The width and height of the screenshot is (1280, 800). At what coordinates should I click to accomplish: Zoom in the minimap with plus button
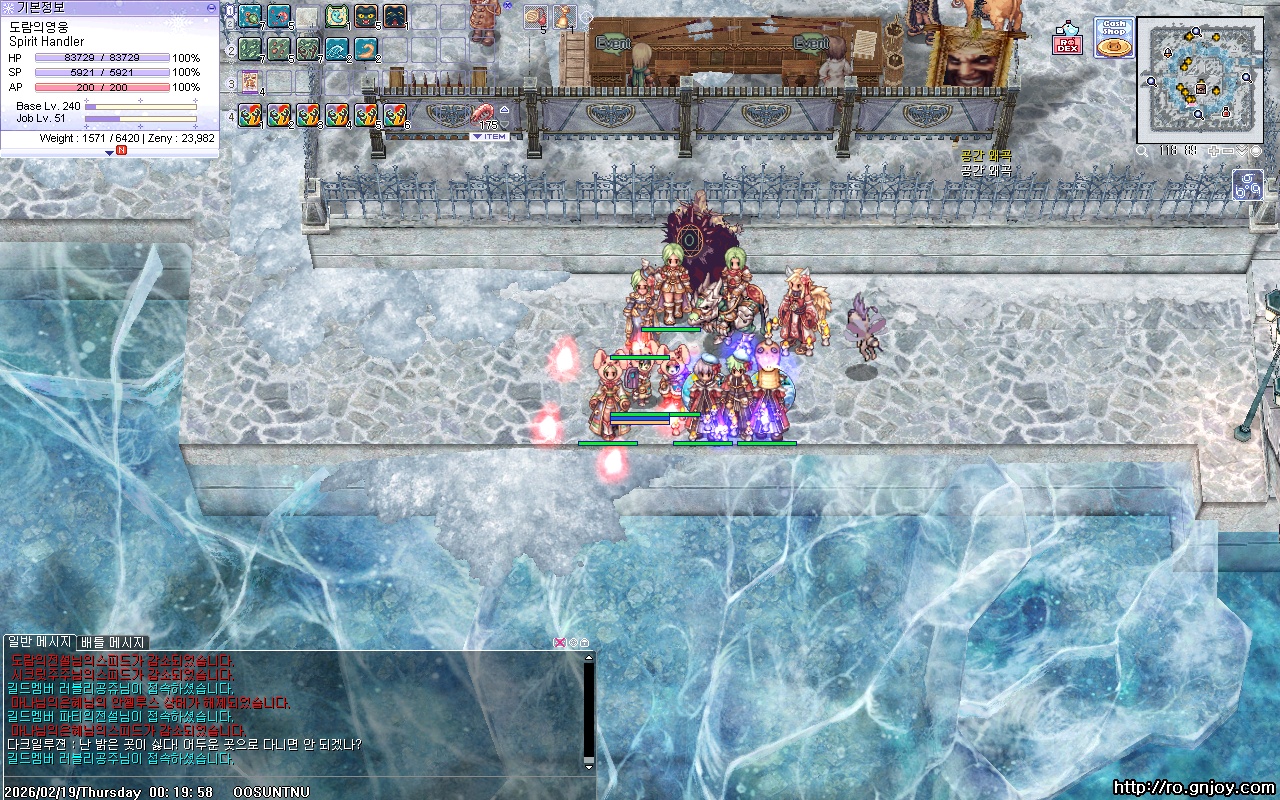click(1214, 151)
